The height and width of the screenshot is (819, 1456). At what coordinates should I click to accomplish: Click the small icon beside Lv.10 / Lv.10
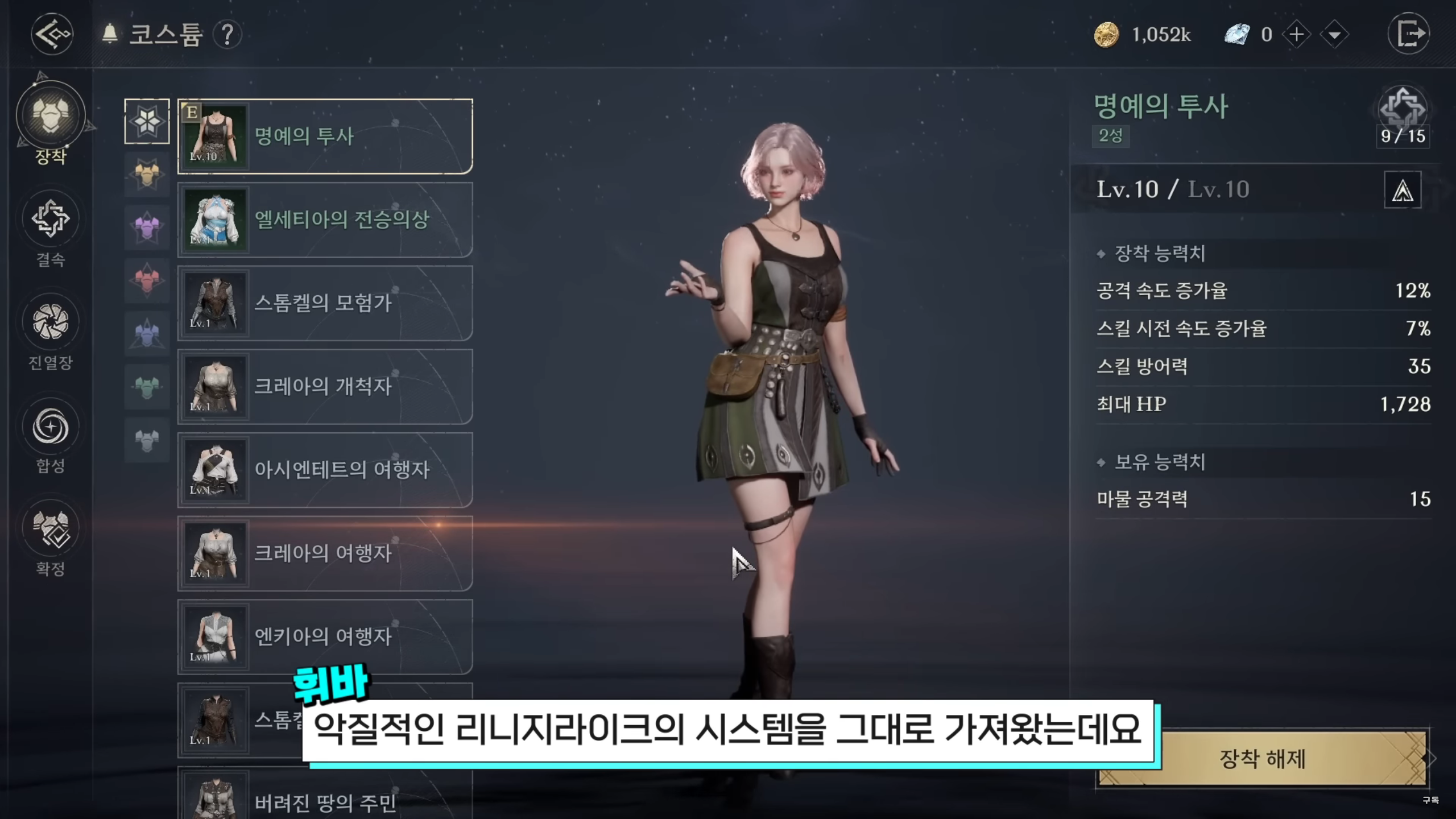pos(1402,190)
